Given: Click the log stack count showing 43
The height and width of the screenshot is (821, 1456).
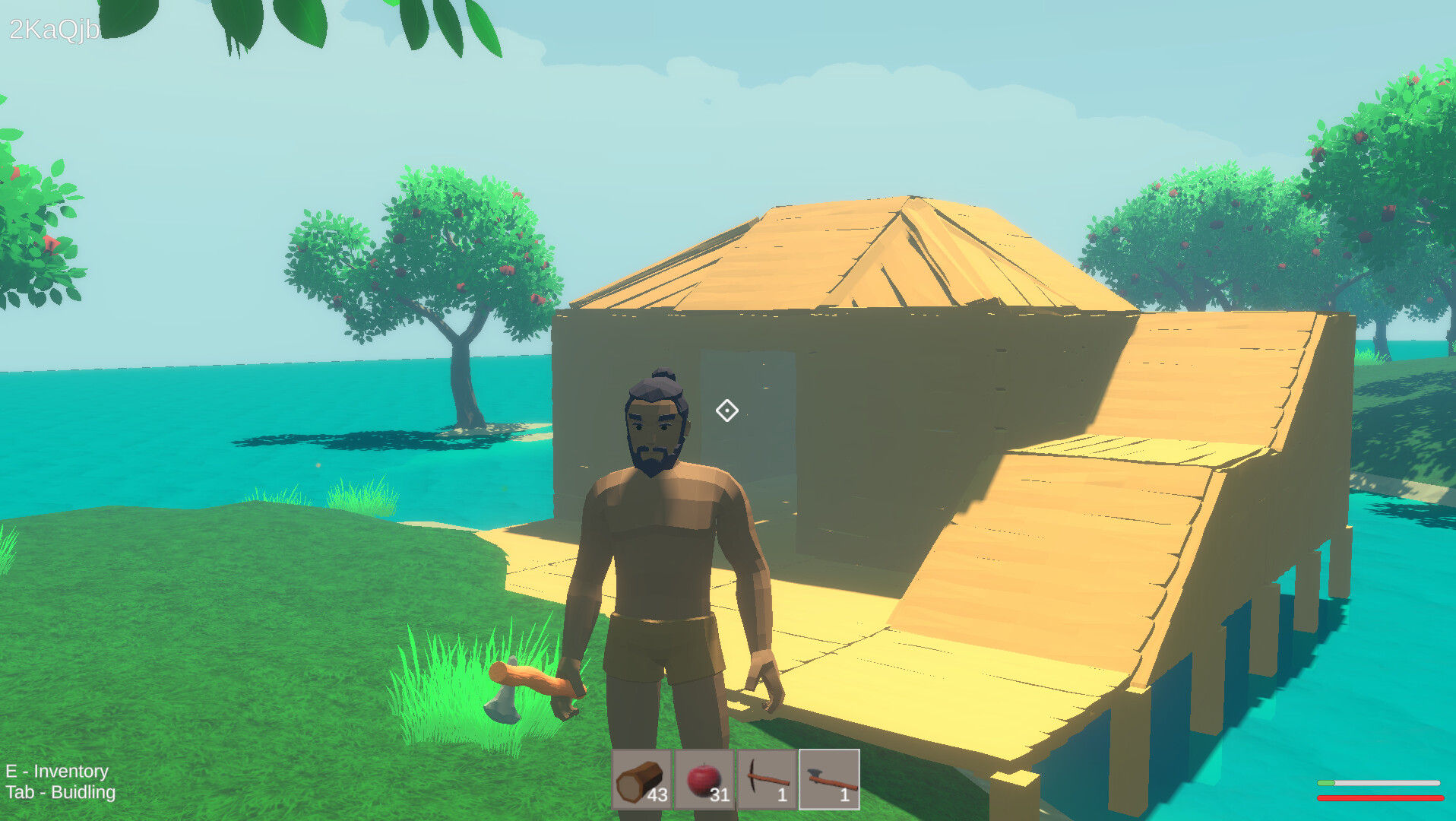Looking at the screenshot, I should pos(658,796).
